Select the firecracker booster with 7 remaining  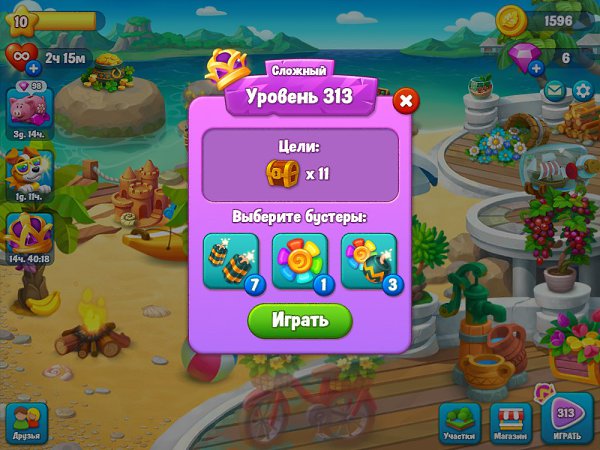[231, 260]
